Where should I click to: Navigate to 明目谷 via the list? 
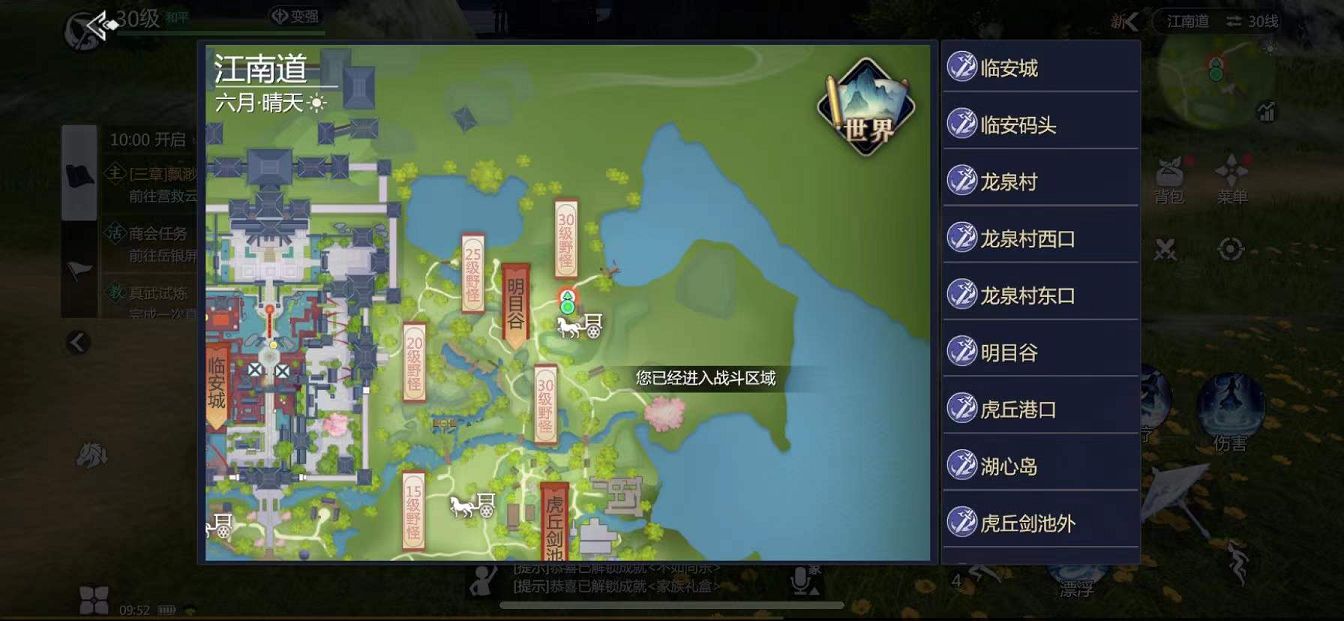click(x=1040, y=353)
